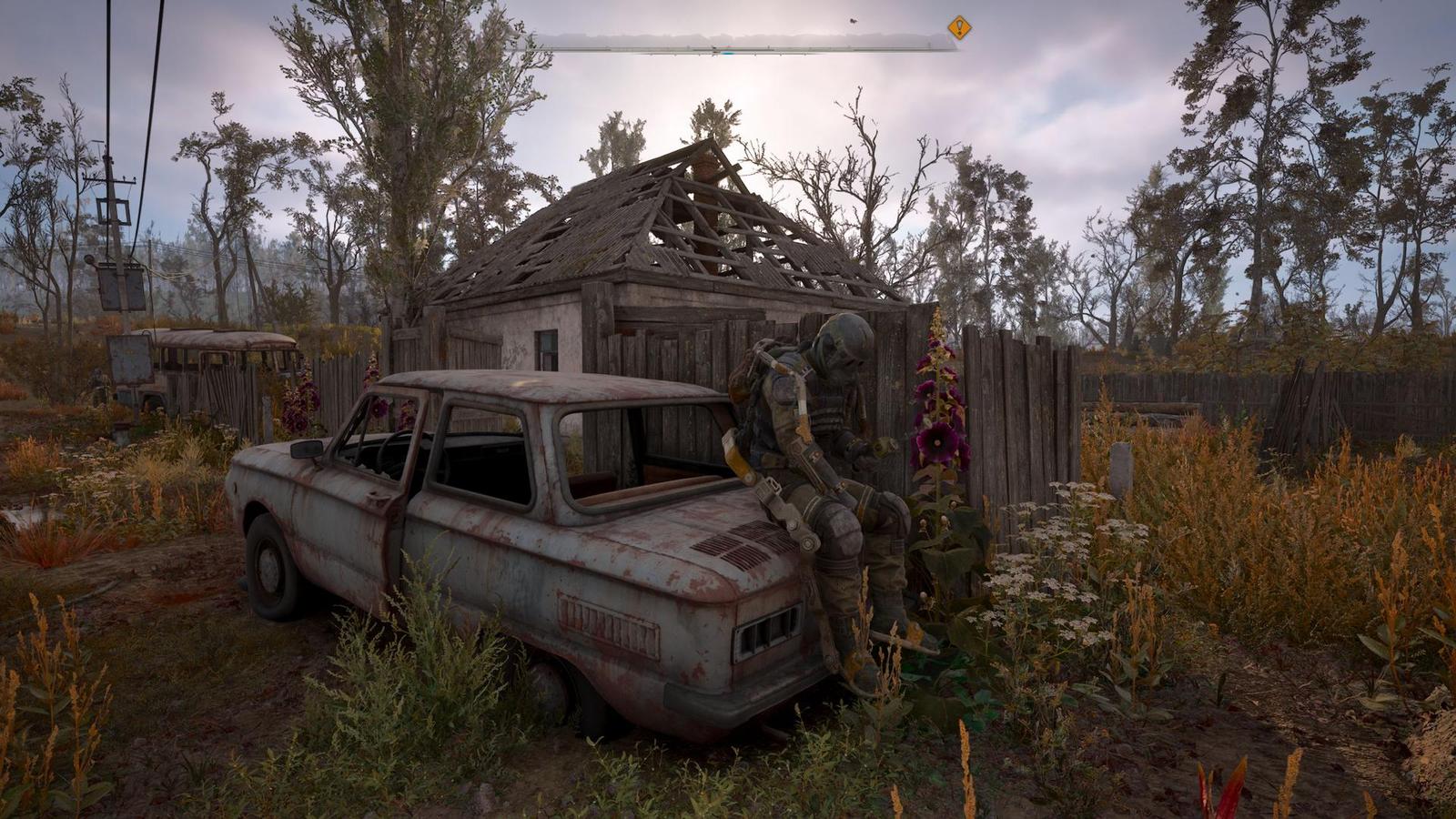Click the yellow exclamation quest marker icon

point(958,27)
